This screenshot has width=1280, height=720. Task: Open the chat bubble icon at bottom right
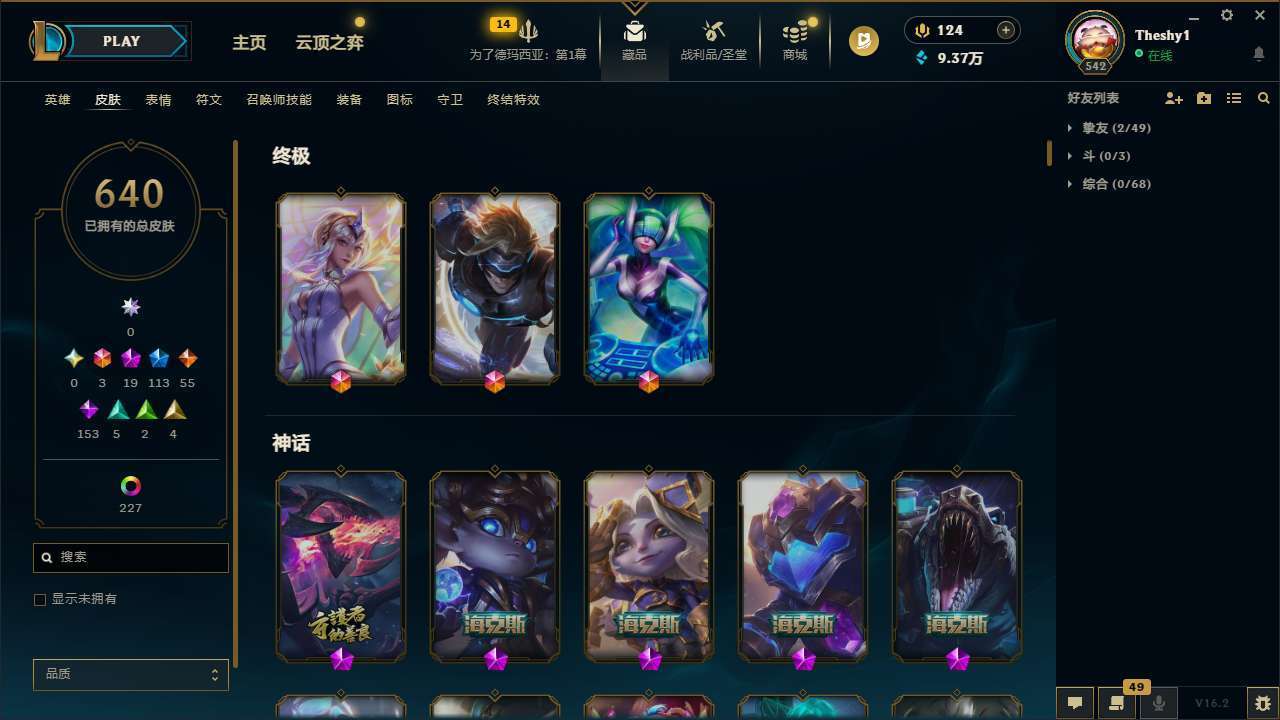[1073, 703]
